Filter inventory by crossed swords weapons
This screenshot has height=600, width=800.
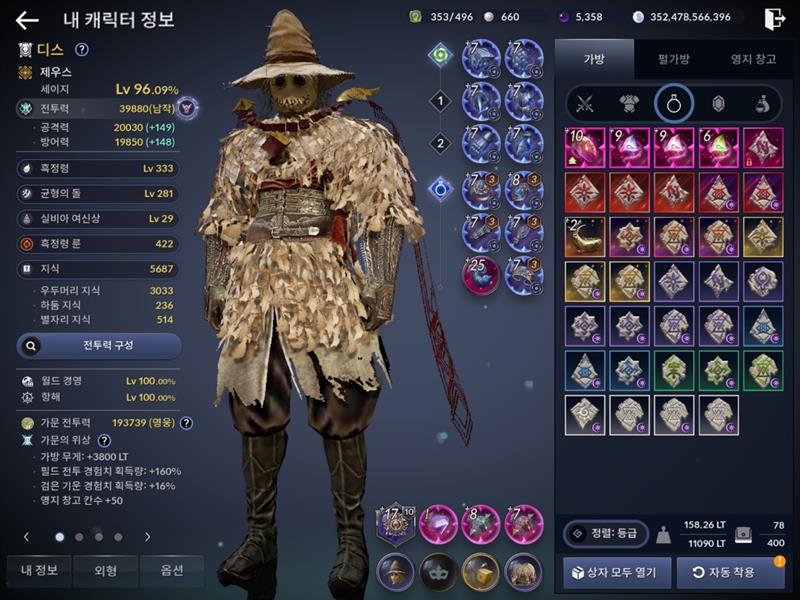tap(584, 103)
